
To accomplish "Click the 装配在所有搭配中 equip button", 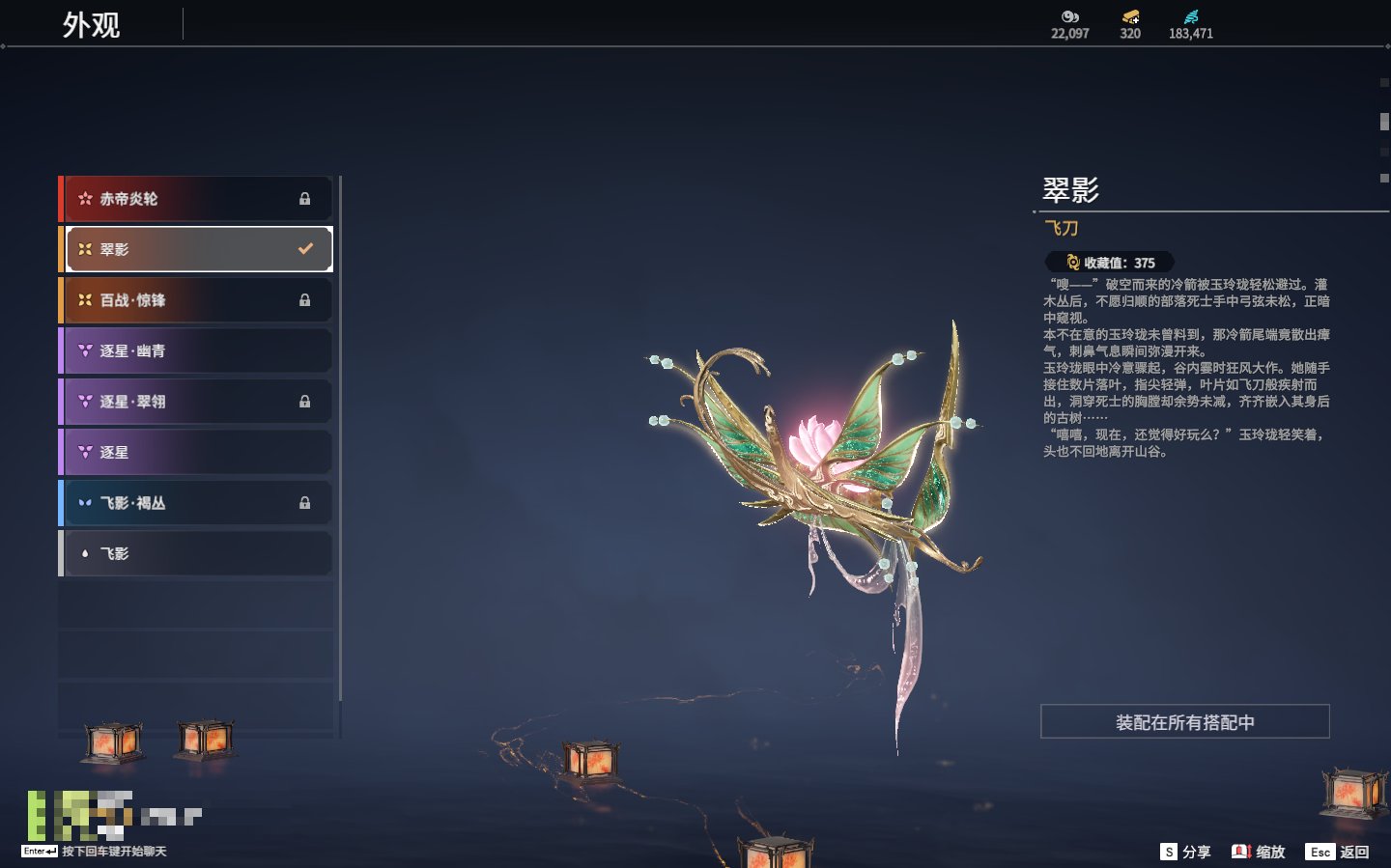I will pos(1184,722).
